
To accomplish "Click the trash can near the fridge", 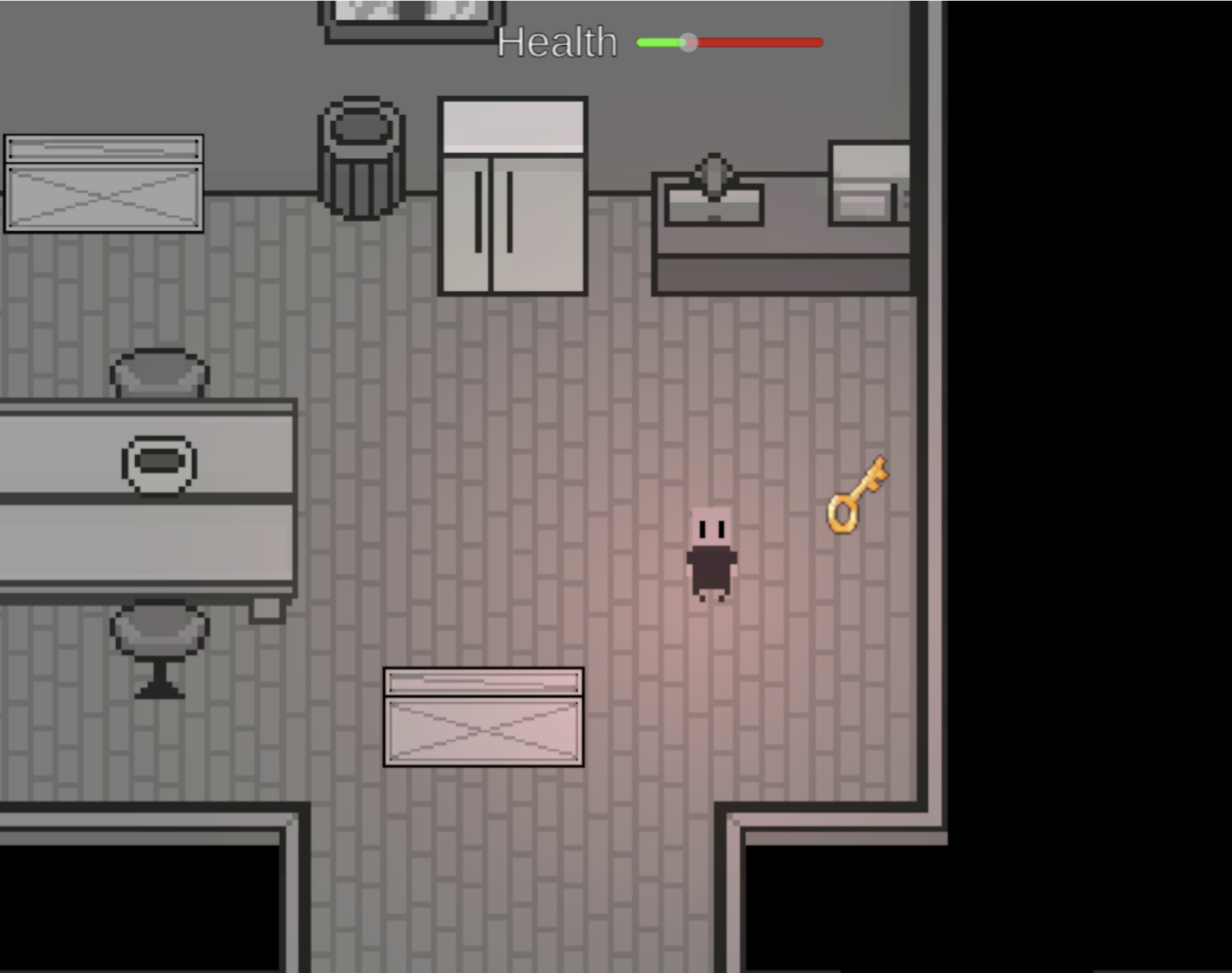I will point(361,155).
